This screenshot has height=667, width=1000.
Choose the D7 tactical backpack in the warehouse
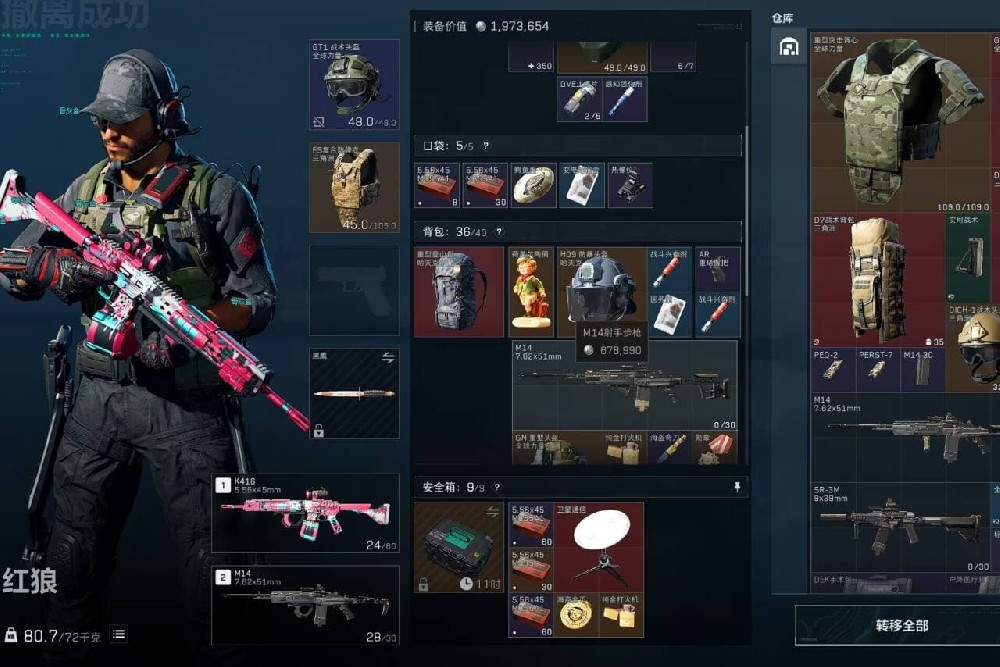pos(877,278)
